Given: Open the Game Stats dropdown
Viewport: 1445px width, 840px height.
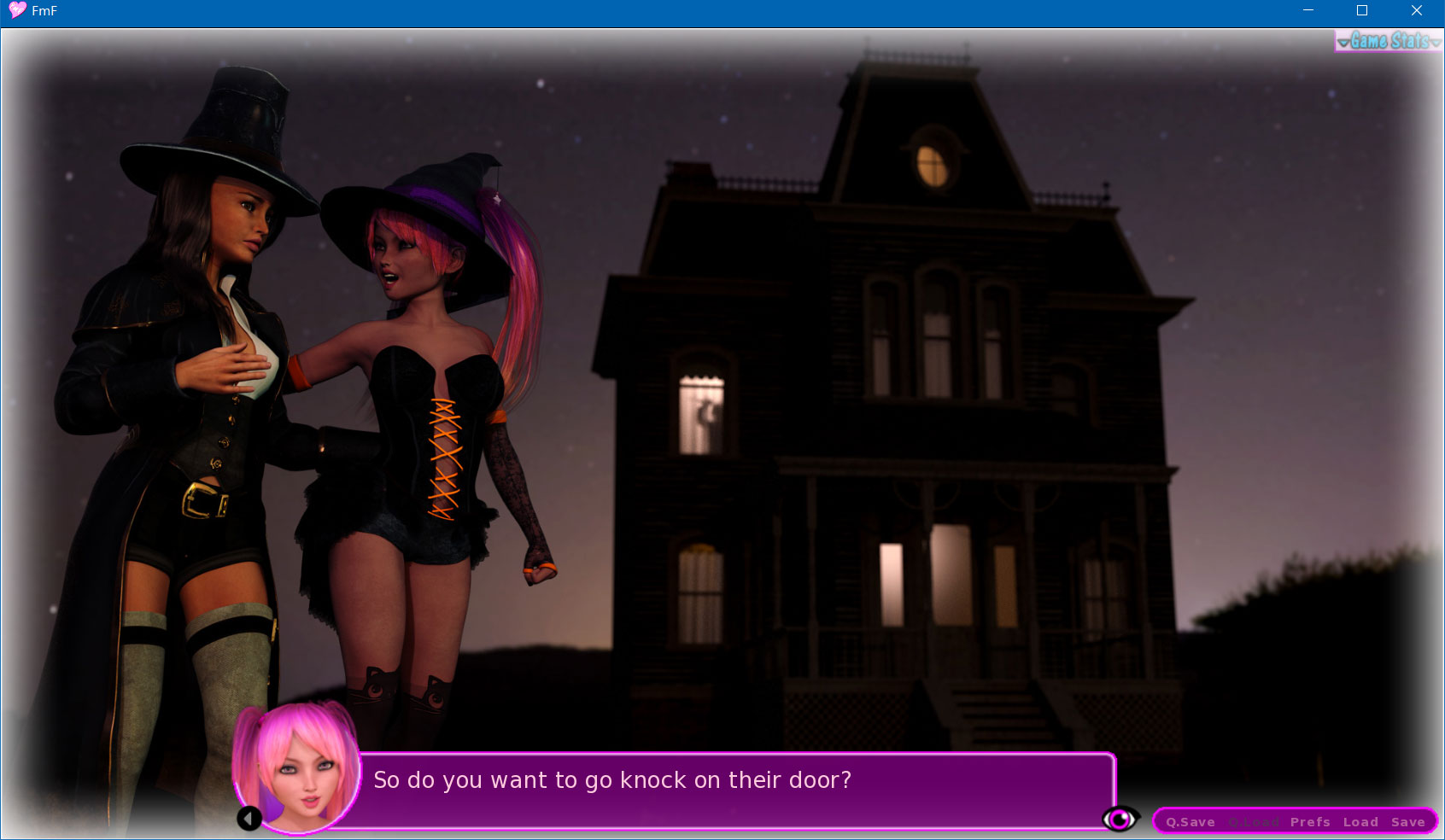Looking at the screenshot, I should tap(1388, 41).
